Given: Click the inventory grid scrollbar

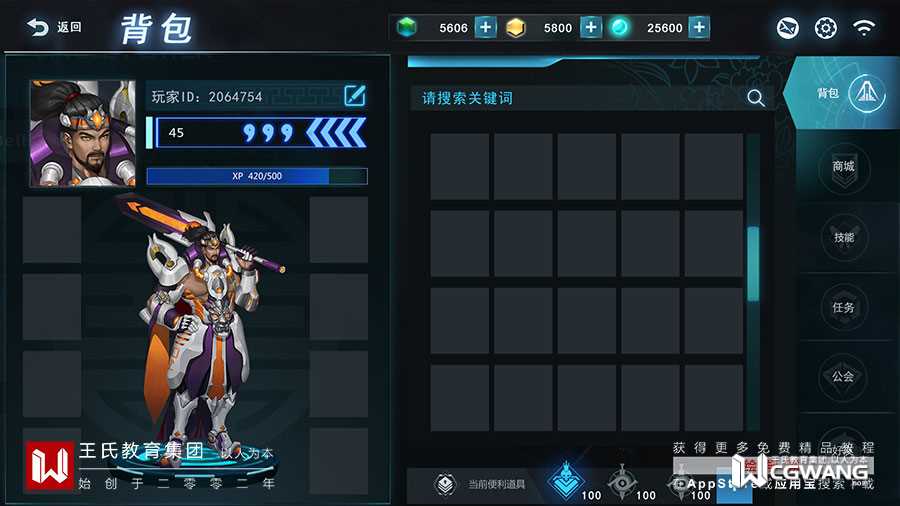Looking at the screenshot, I should point(753,263).
